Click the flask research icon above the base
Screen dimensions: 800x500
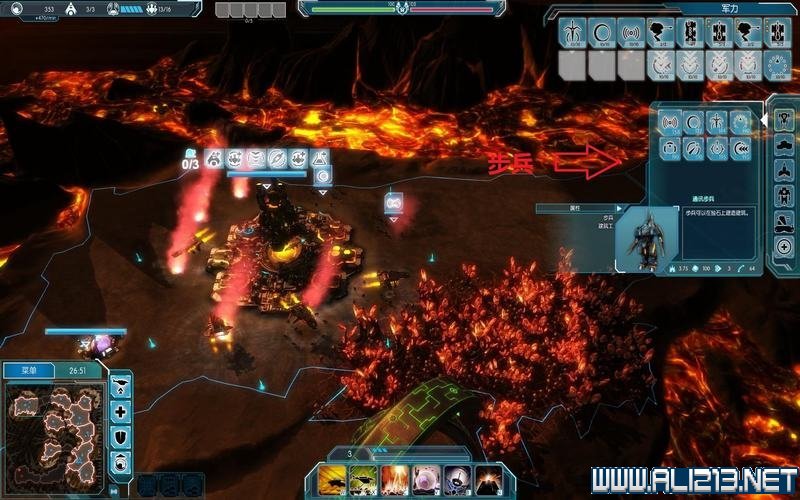click(321, 159)
